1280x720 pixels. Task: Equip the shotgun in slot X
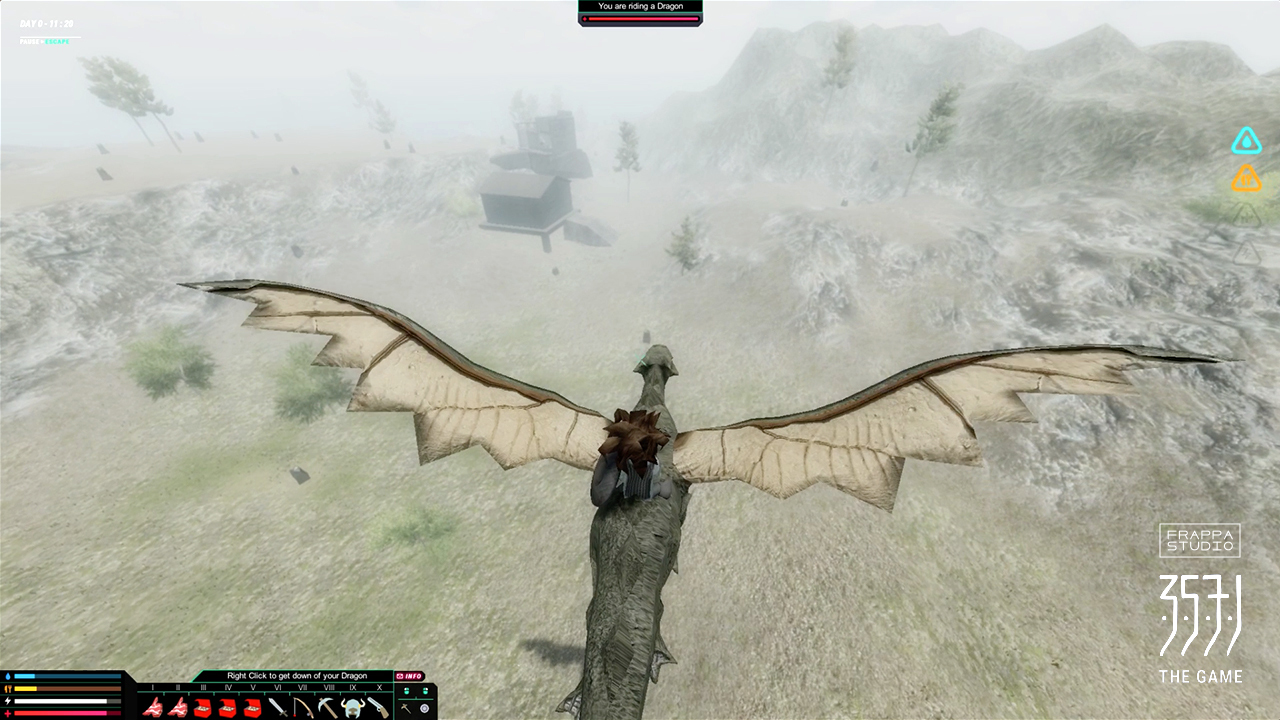pyautogui.click(x=378, y=707)
